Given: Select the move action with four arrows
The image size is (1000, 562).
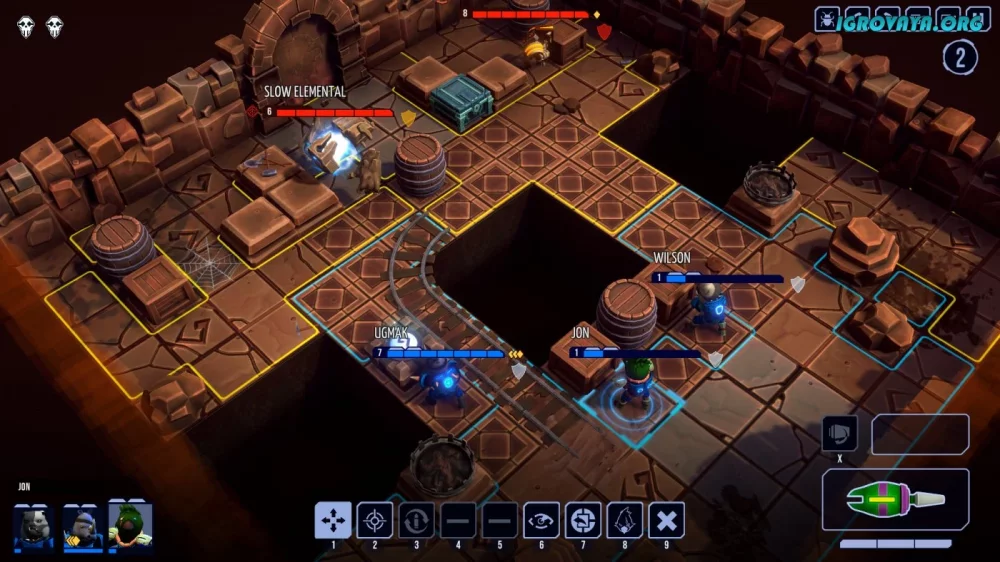Looking at the screenshot, I should pyautogui.click(x=333, y=520).
